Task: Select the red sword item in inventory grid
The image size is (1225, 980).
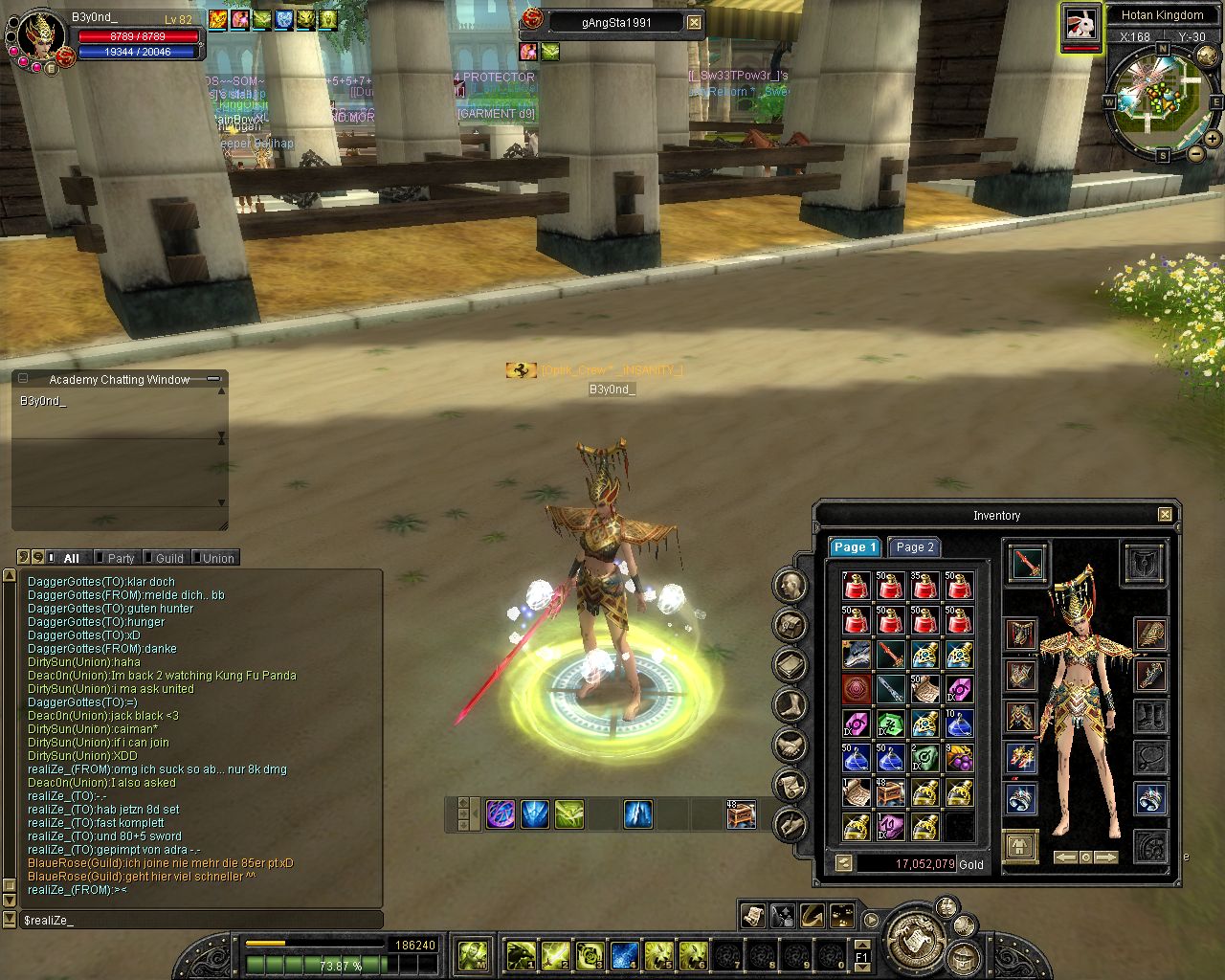Action: [890, 655]
